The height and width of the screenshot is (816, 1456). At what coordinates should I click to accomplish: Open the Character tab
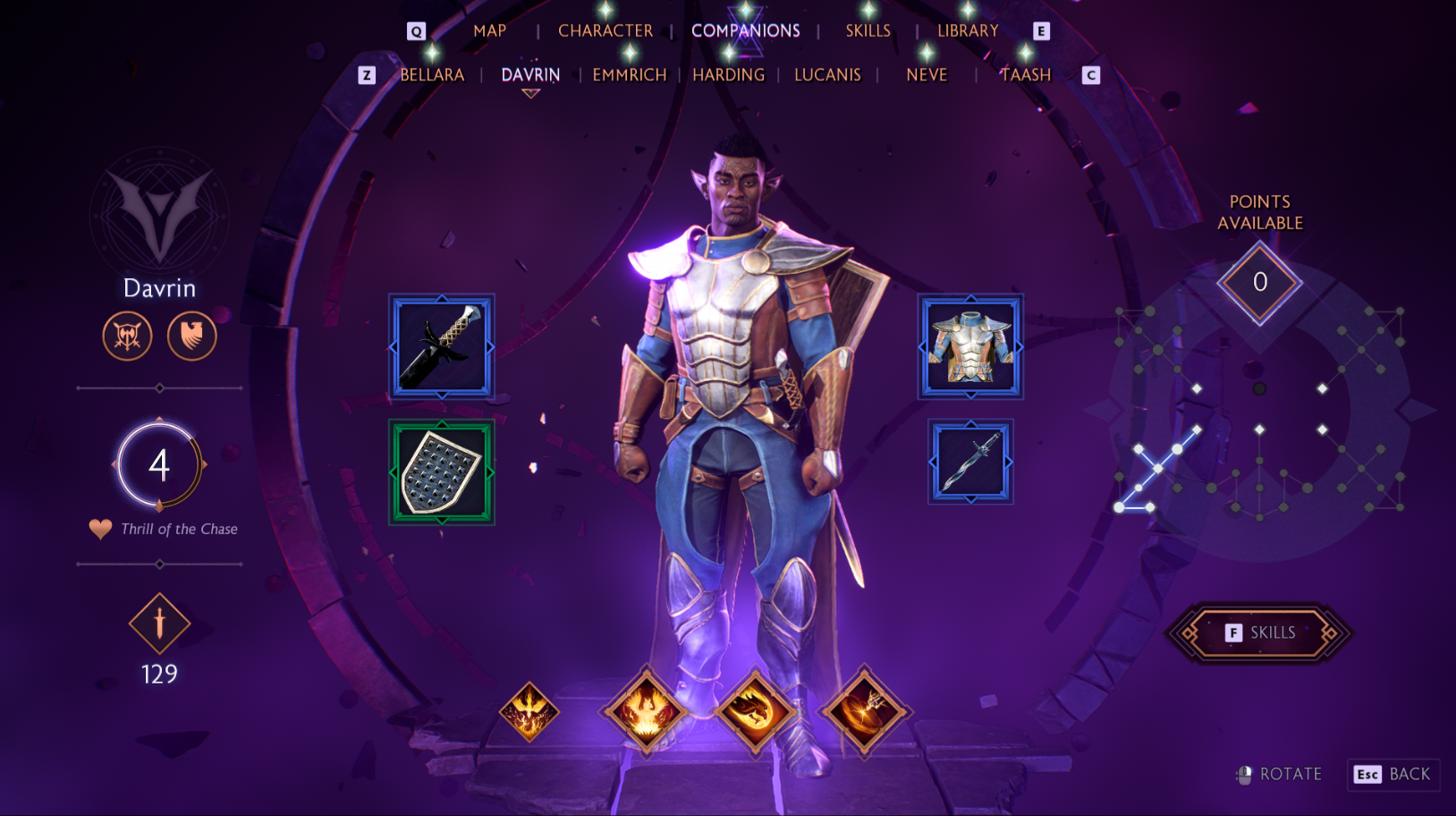click(x=605, y=31)
